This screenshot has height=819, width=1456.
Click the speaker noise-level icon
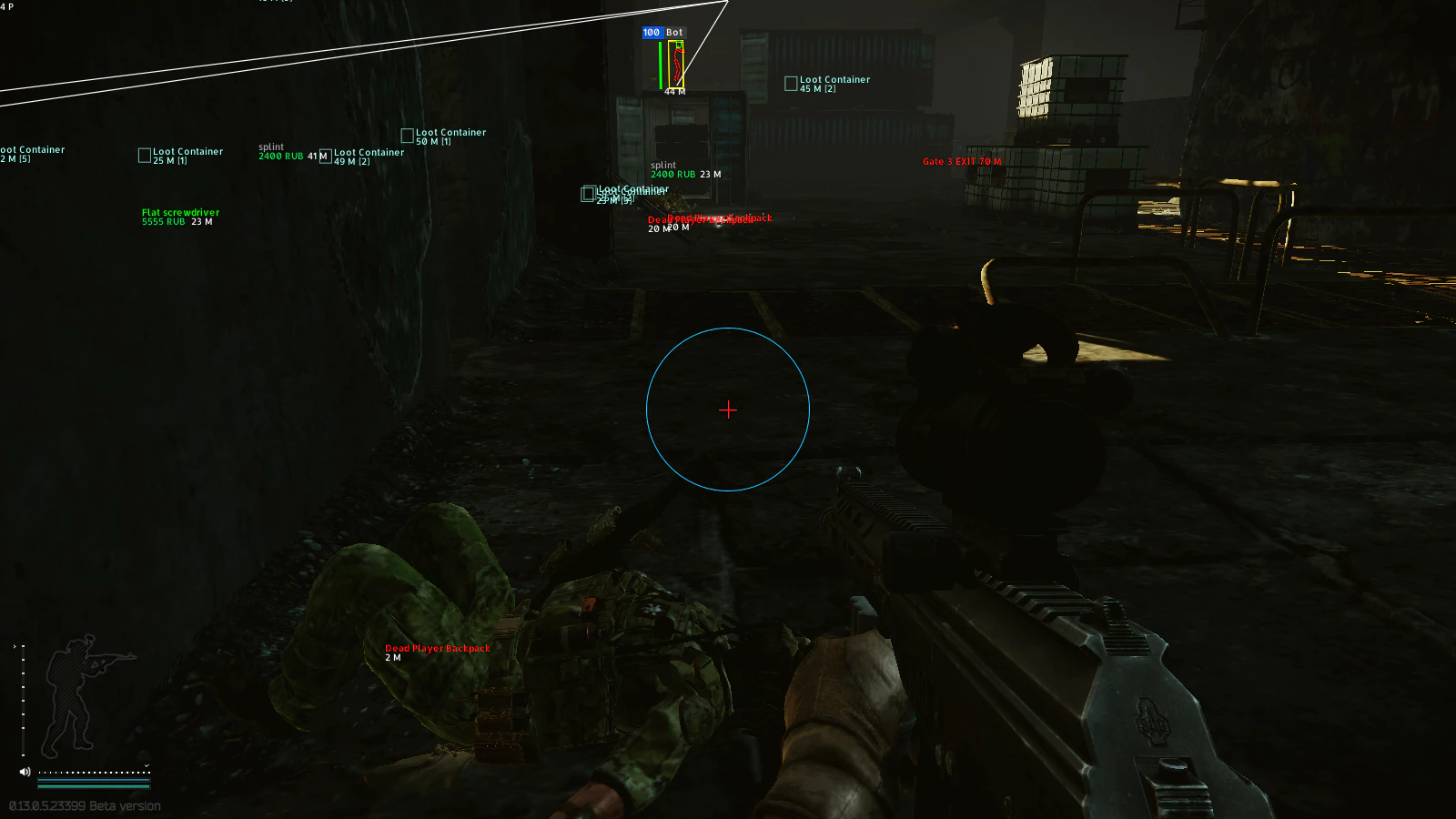coord(25,772)
